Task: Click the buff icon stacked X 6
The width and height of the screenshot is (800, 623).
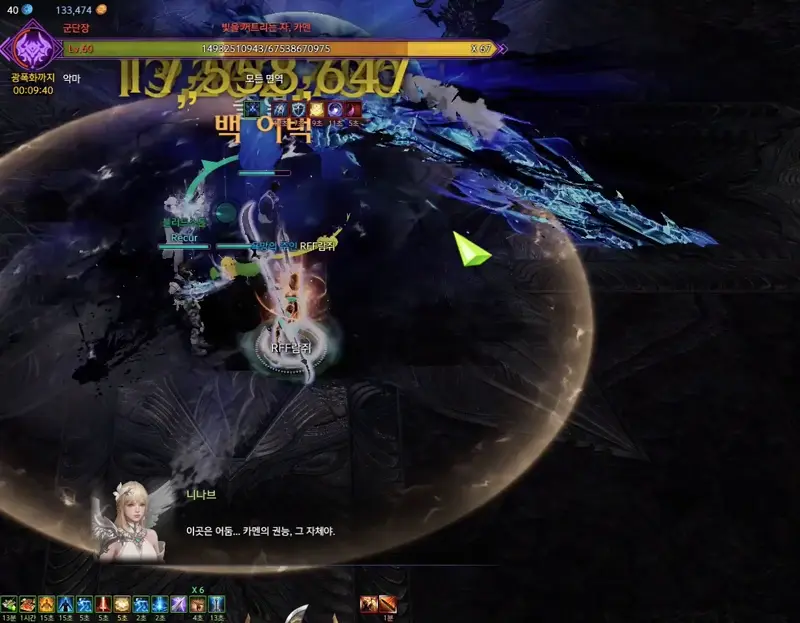Action: point(198,604)
